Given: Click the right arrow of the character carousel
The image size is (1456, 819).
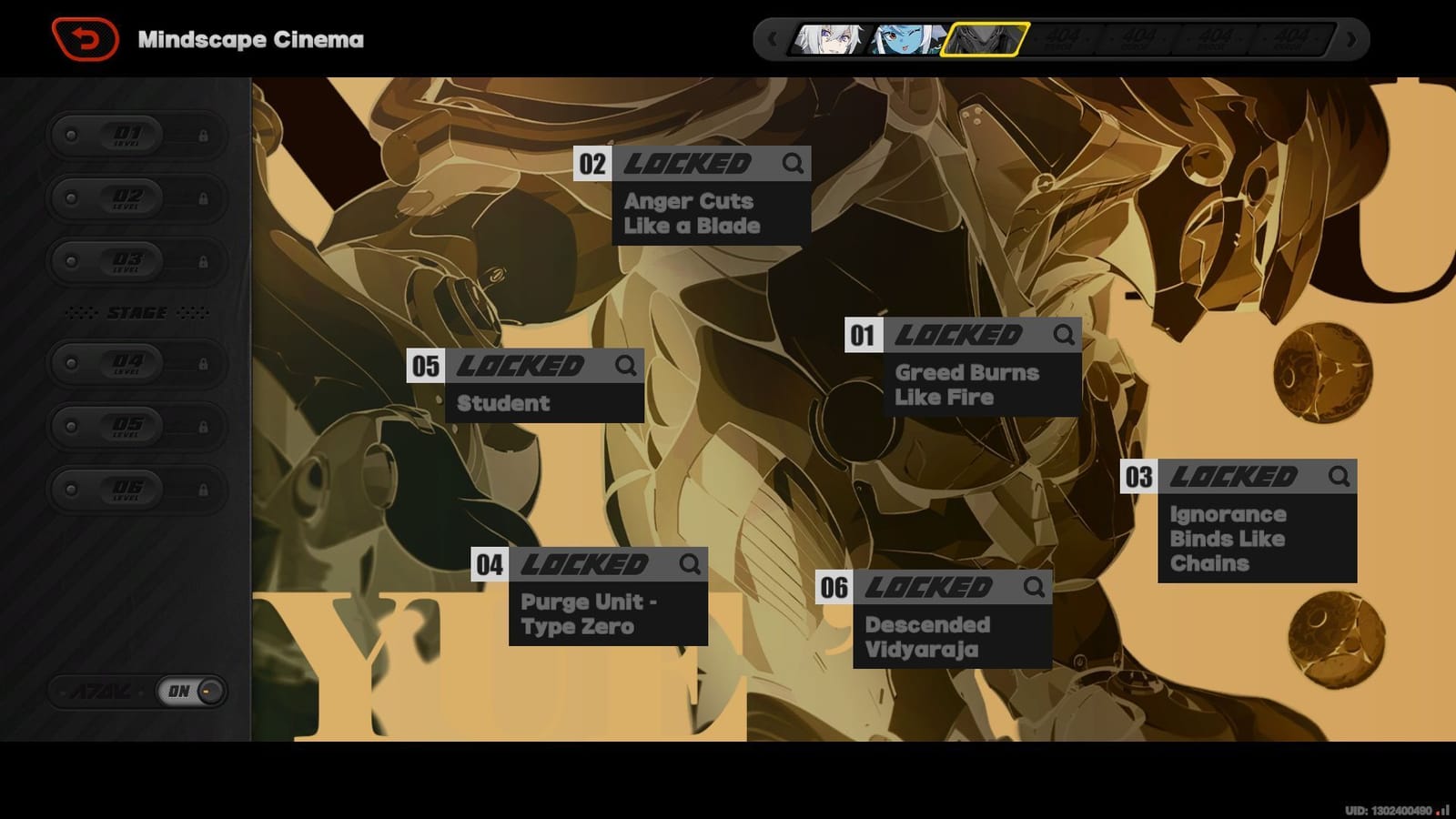Looking at the screenshot, I should [1350, 39].
